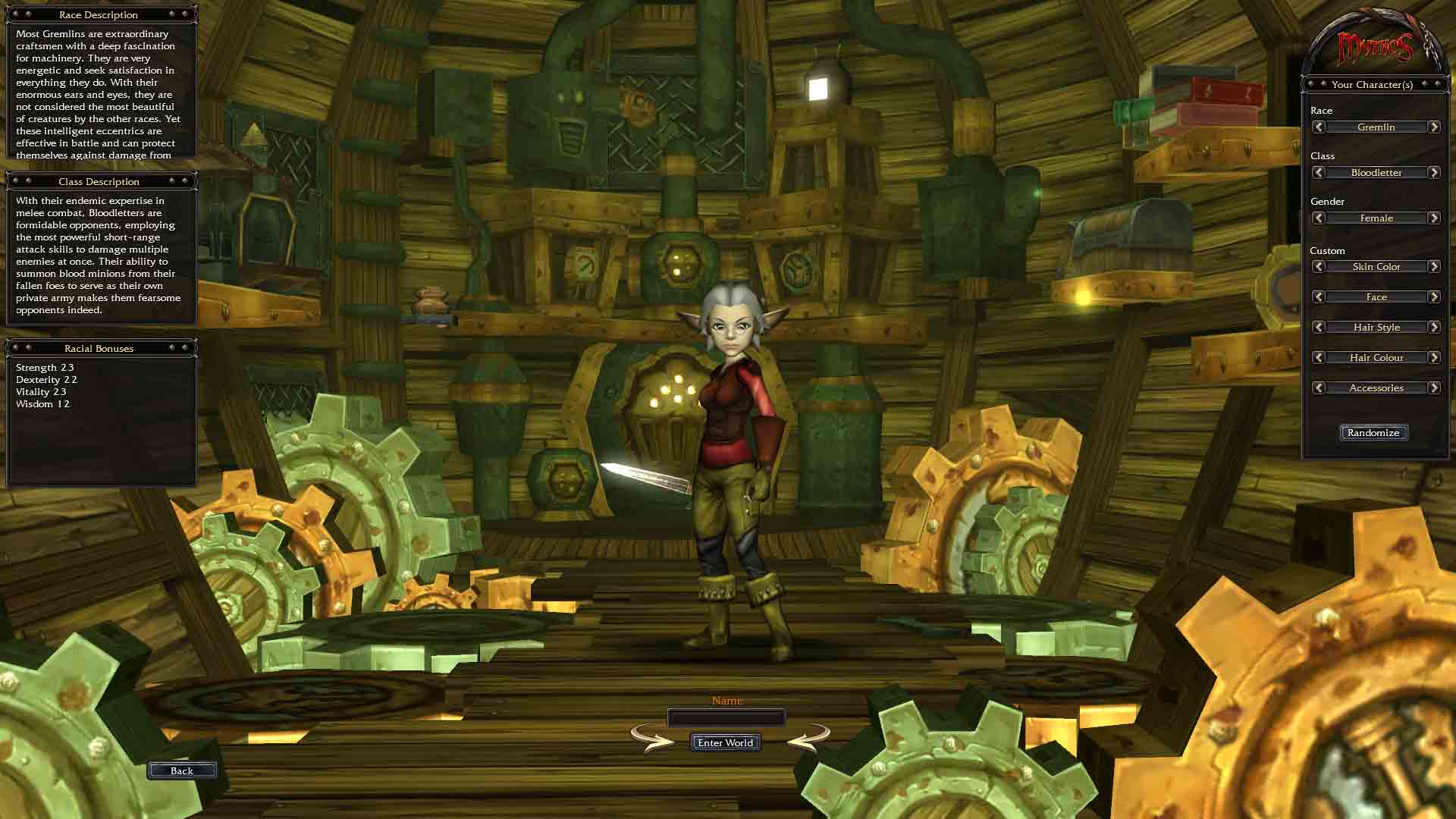Switch to the next Hair Style
This screenshot has height=819, width=1456.
coord(1433,327)
